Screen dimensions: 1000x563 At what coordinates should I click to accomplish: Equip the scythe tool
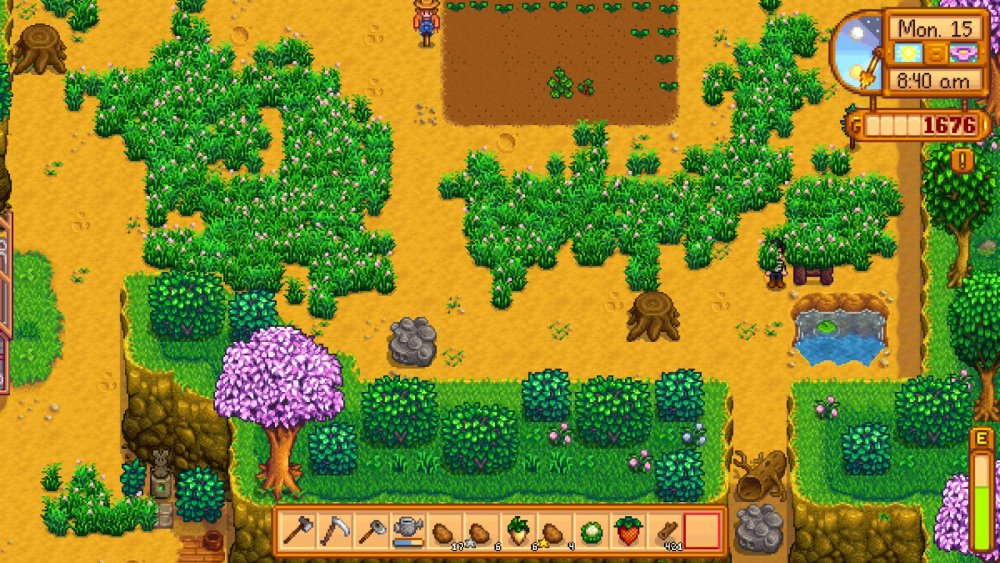click(333, 530)
